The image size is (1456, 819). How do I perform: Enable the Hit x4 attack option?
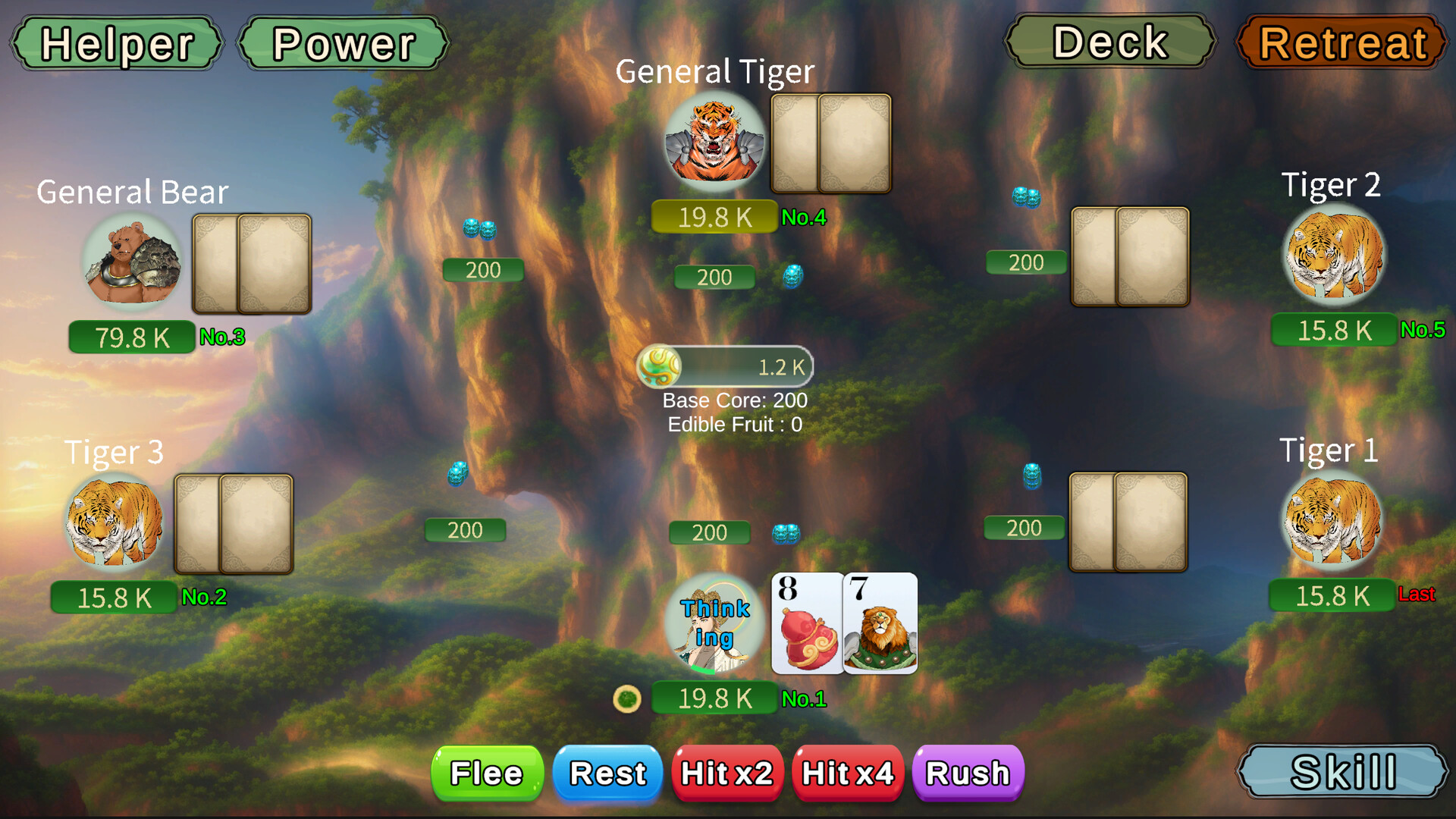click(847, 773)
